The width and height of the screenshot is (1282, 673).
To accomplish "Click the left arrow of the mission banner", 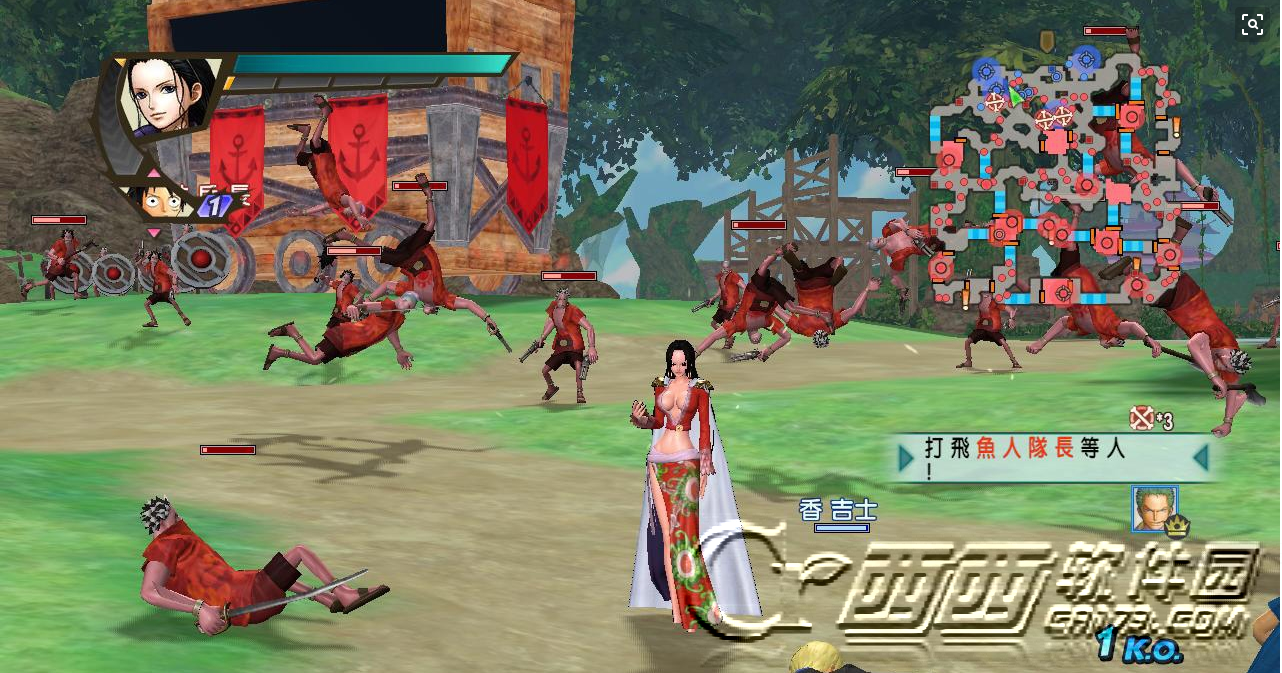I will pyautogui.click(x=906, y=458).
